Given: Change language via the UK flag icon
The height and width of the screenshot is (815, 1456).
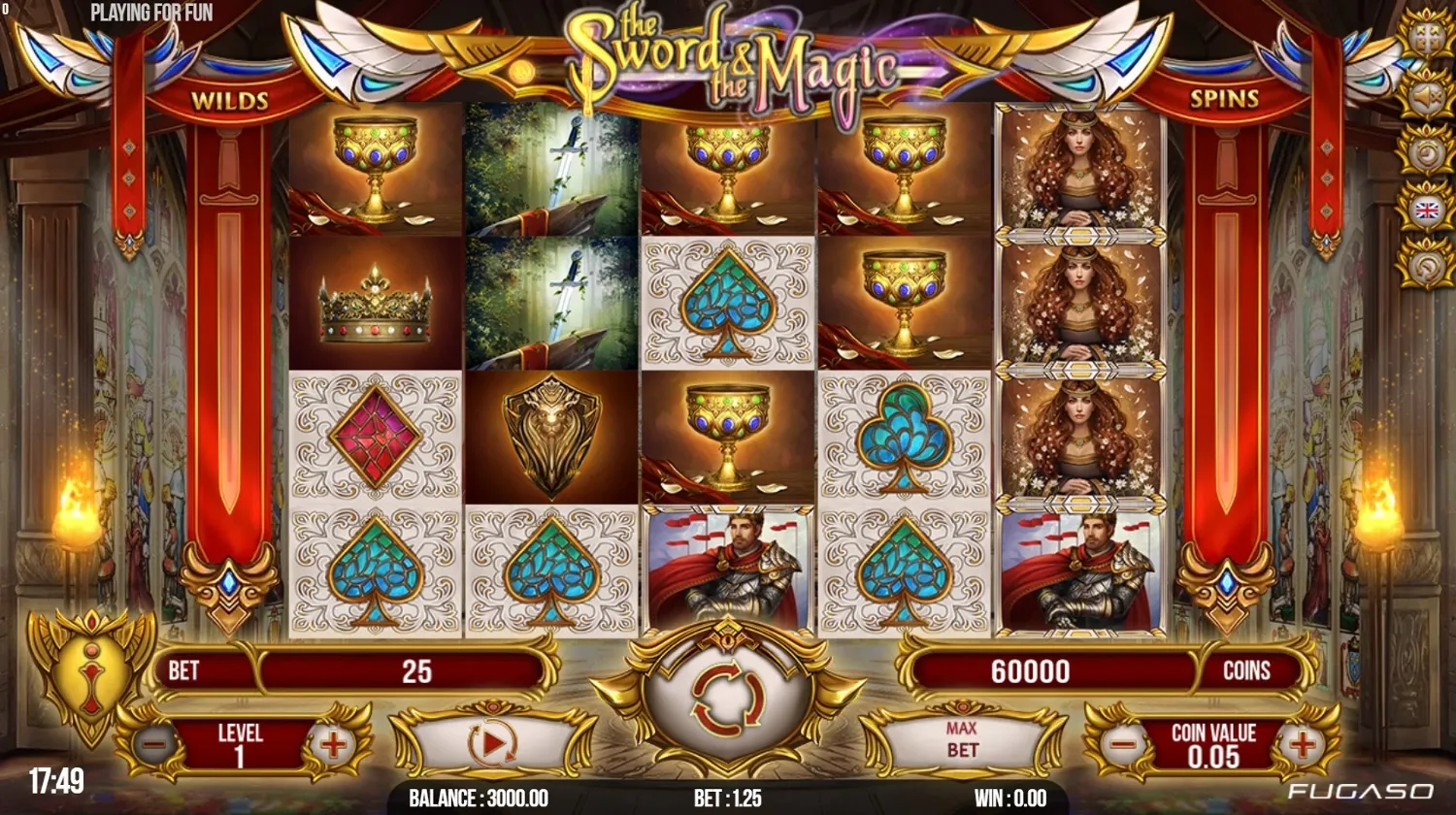Looking at the screenshot, I should (1426, 210).
